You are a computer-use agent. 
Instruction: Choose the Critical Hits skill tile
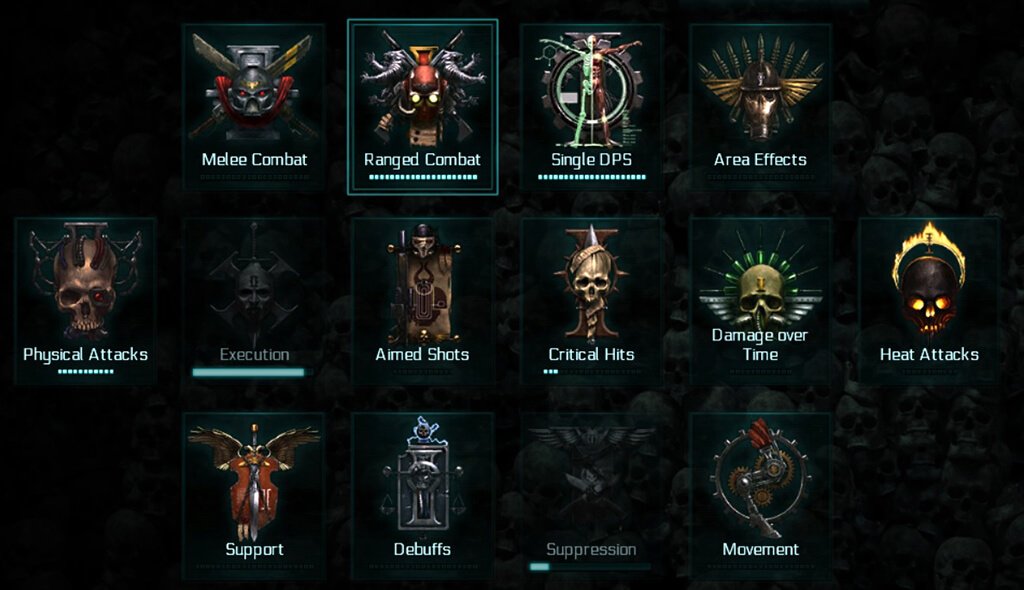592,300
